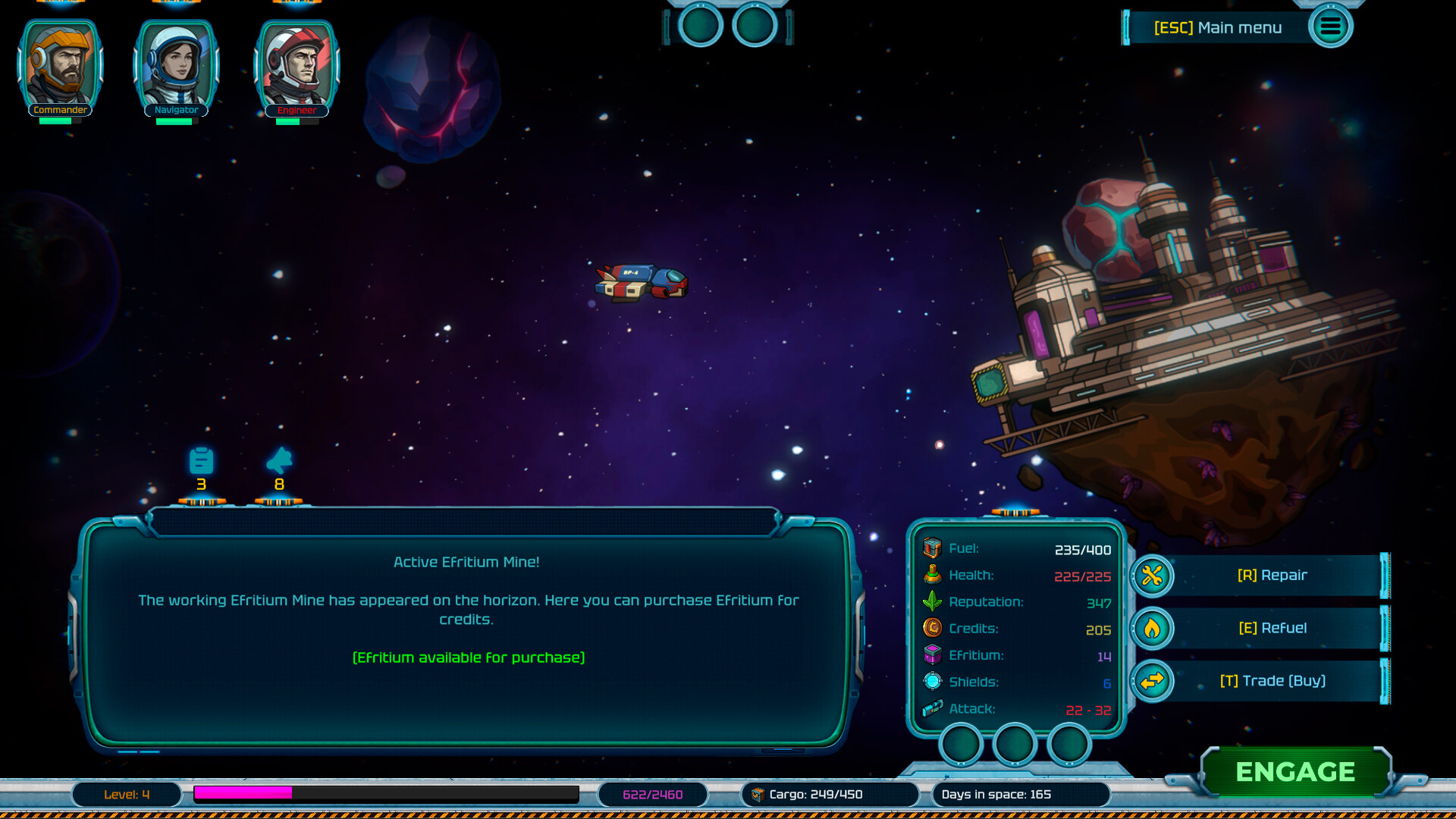Click the [E] Refuel button
1456x819 pixels.
coord(1274,628)
